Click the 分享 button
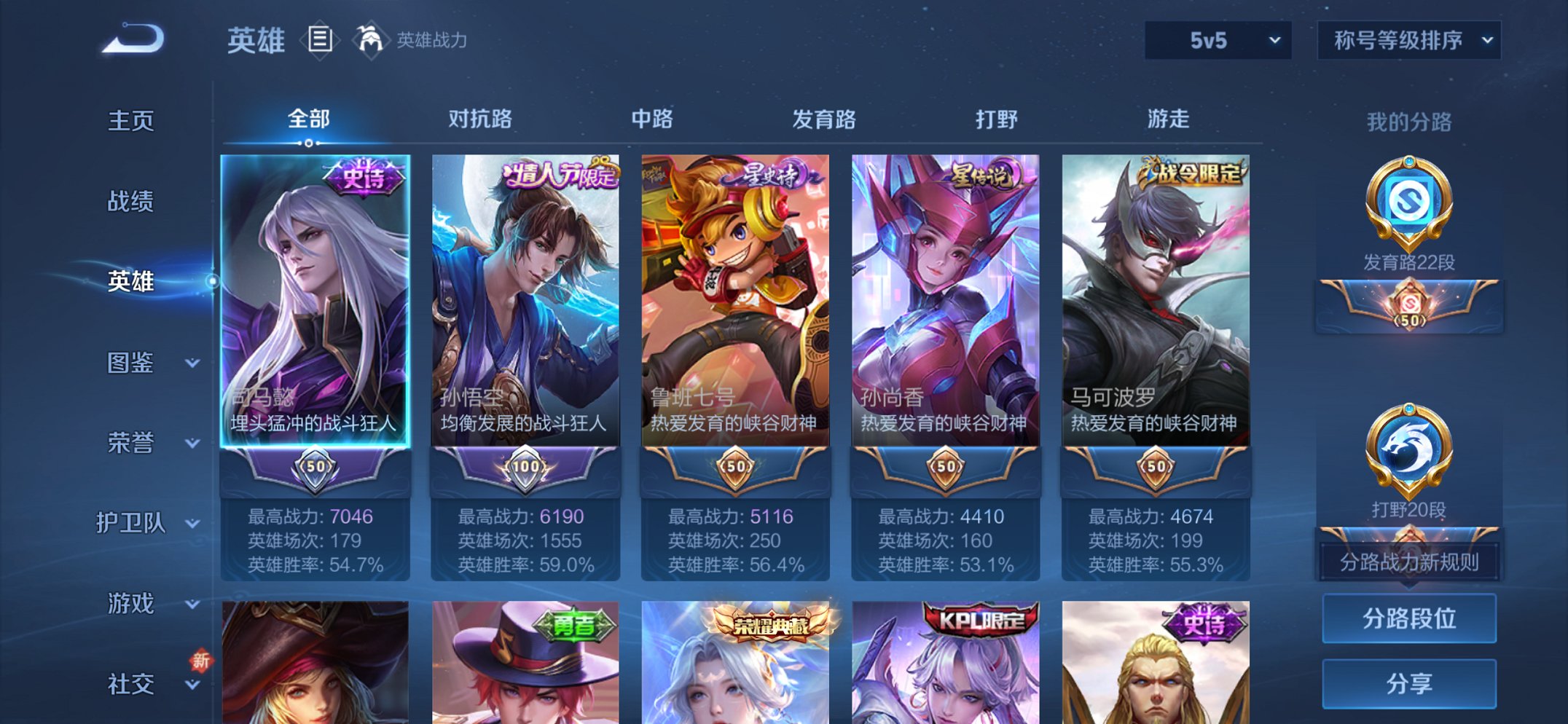The width and height of the screenshot is (1568, 724). tap(1408, 683)
